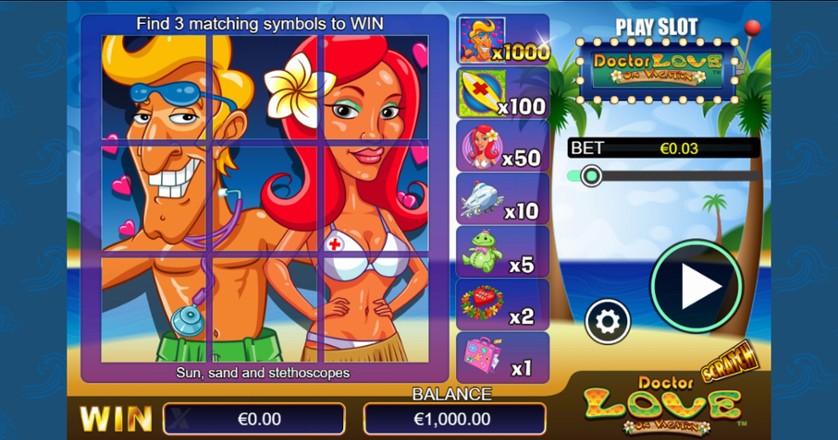Open settings with the gear icon
838x440 pixels.
[607, 321]
